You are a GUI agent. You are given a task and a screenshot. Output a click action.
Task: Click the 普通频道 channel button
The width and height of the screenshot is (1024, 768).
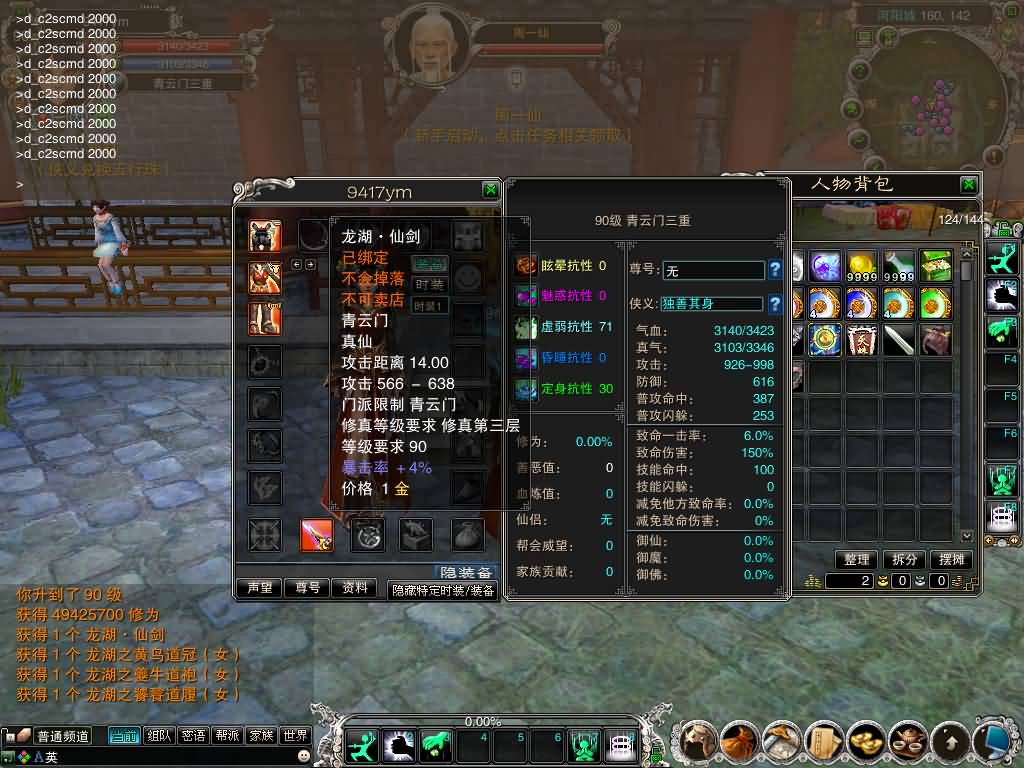click(62, 736)
